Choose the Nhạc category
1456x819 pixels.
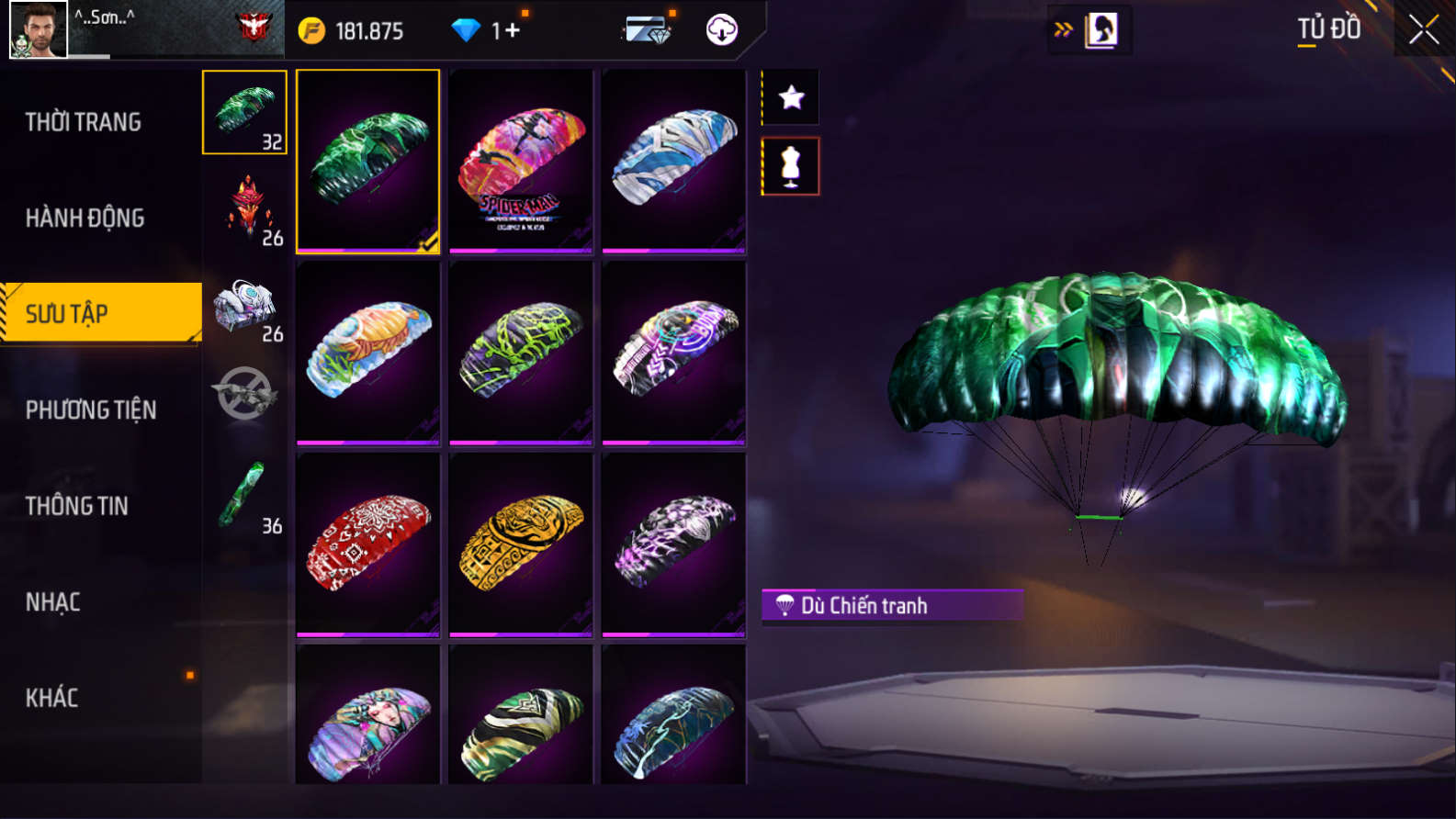[53, 602]
